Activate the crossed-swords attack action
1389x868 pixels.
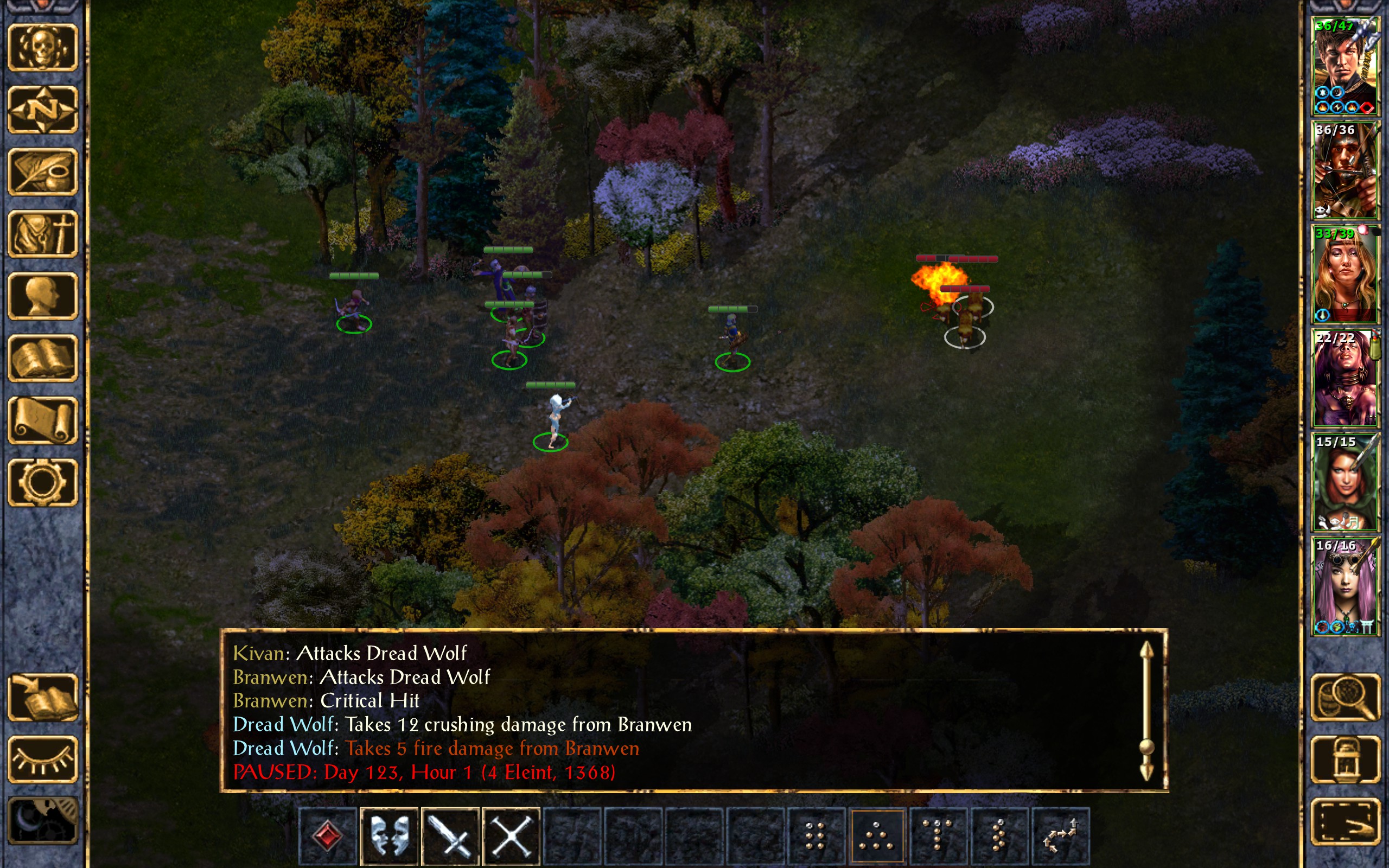click(x=450, y=835)
